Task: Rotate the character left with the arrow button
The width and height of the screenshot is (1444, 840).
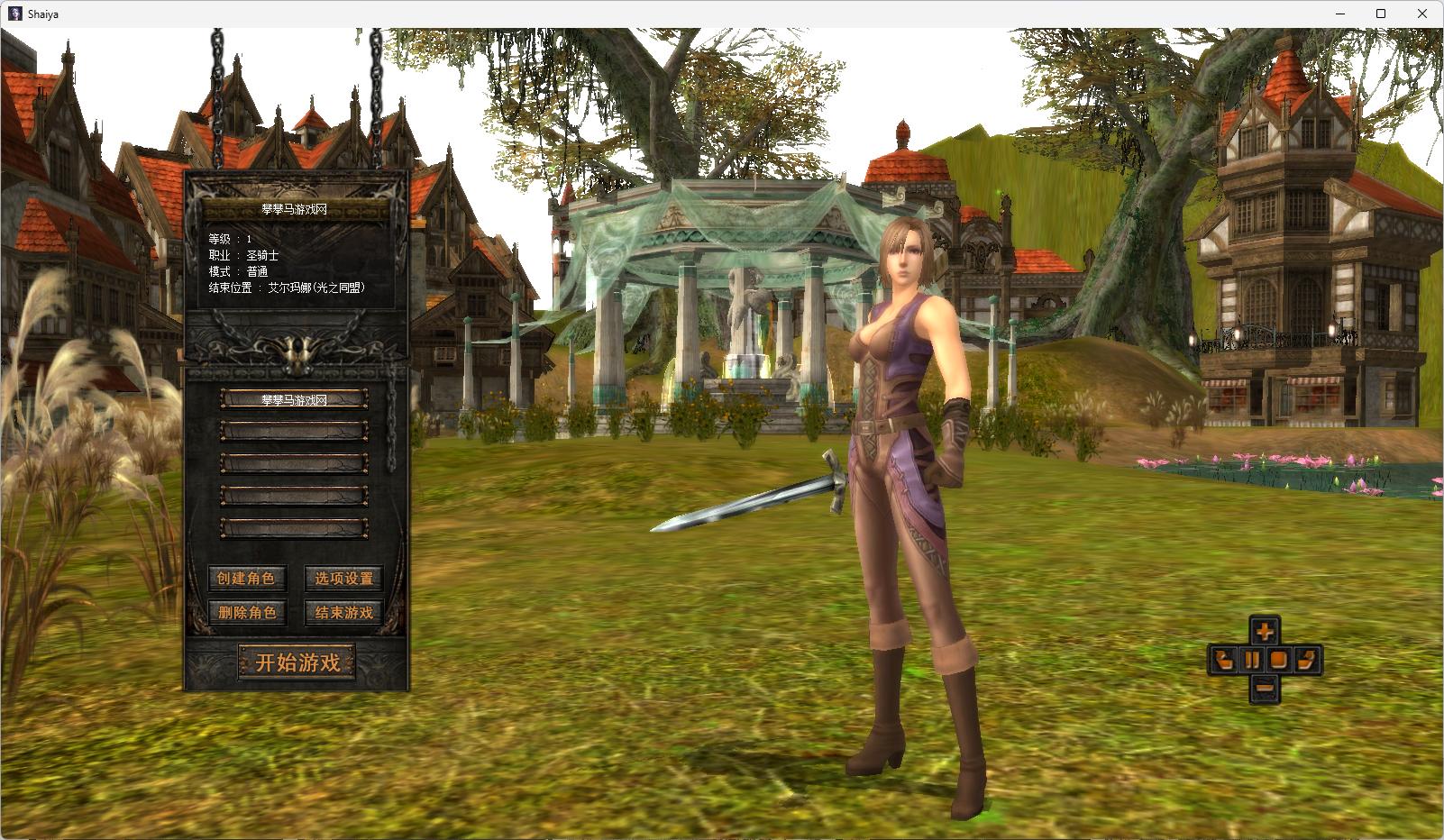Action: 1223,660
